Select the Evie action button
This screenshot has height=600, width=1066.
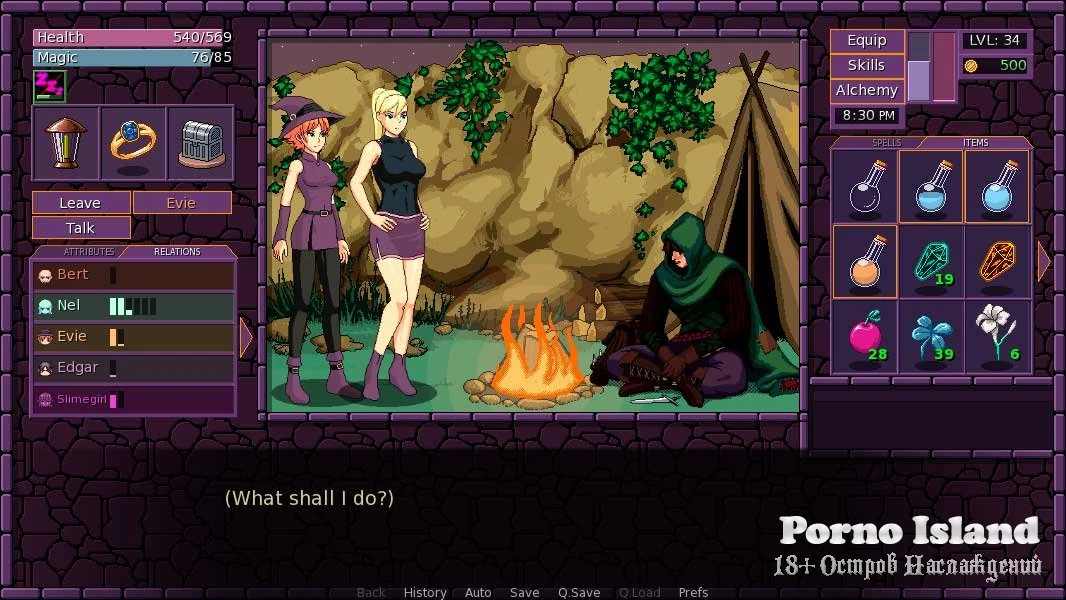(x=182, y=203)
